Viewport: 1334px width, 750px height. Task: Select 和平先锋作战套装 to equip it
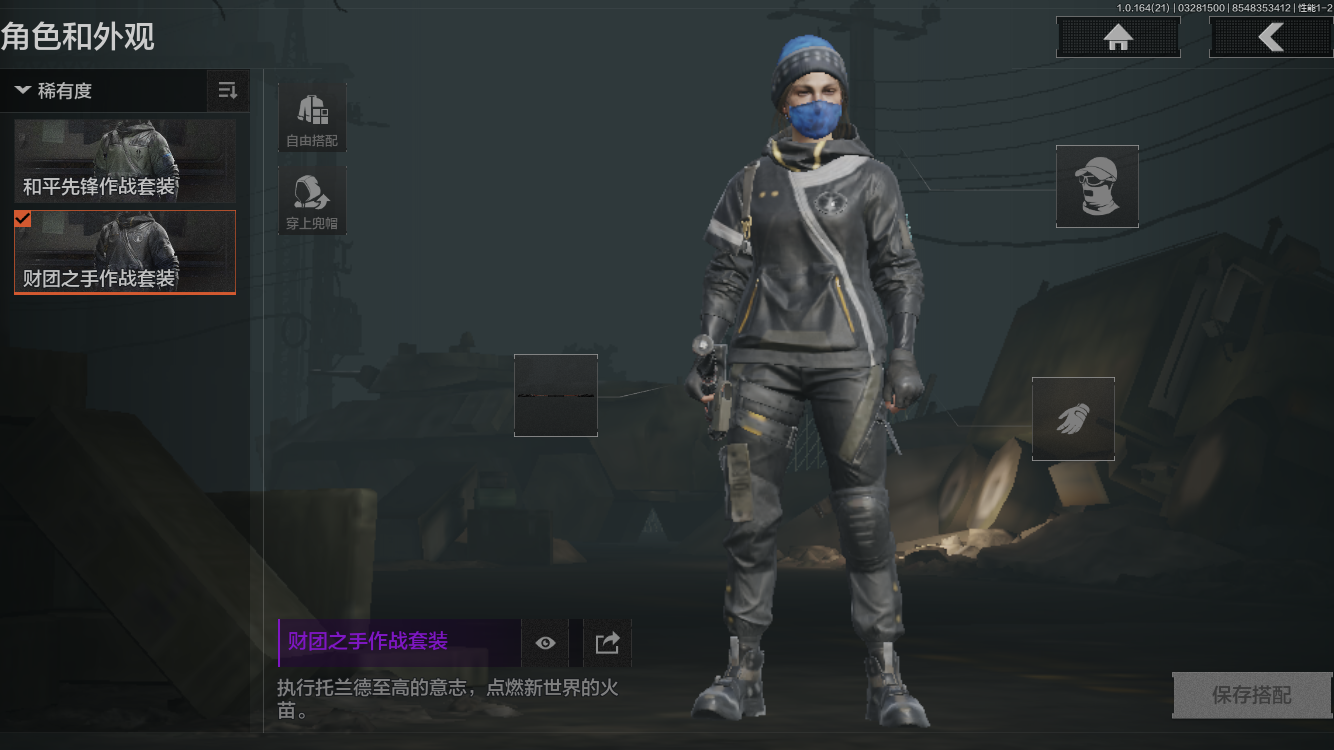[x=124, y=161]
